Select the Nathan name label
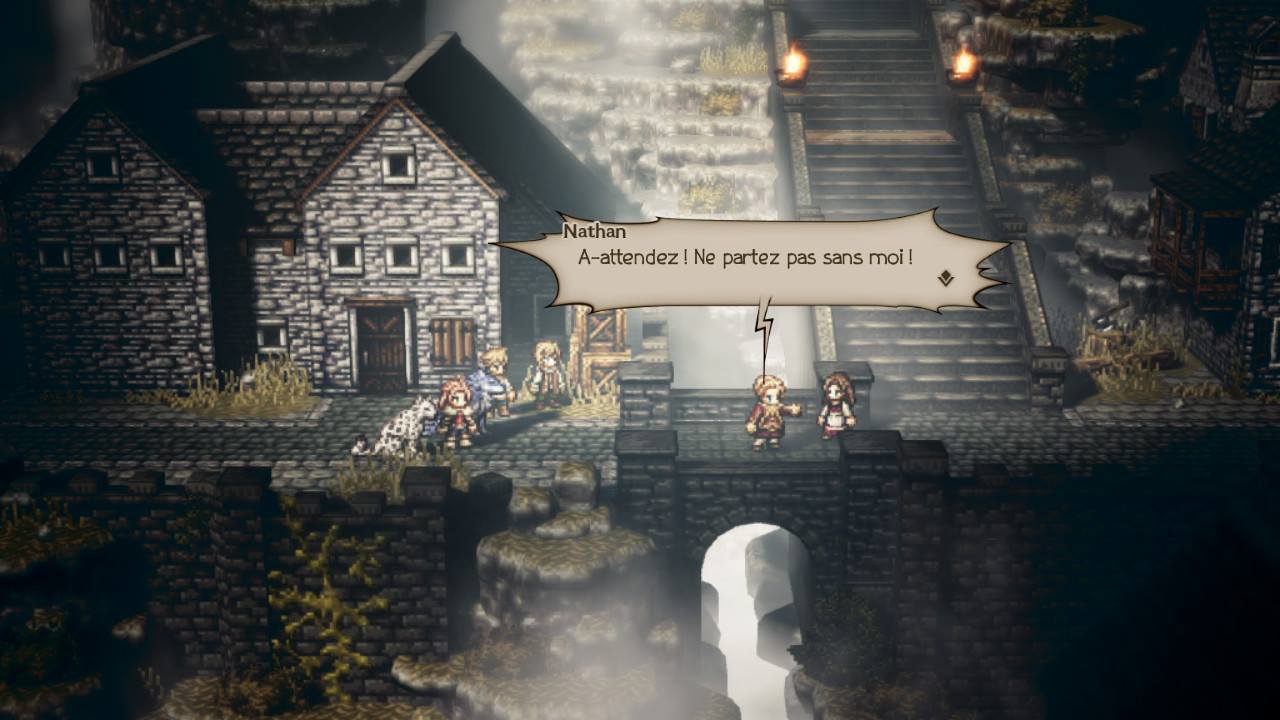This screenshot has height=720, width=1280. (597, 230)
